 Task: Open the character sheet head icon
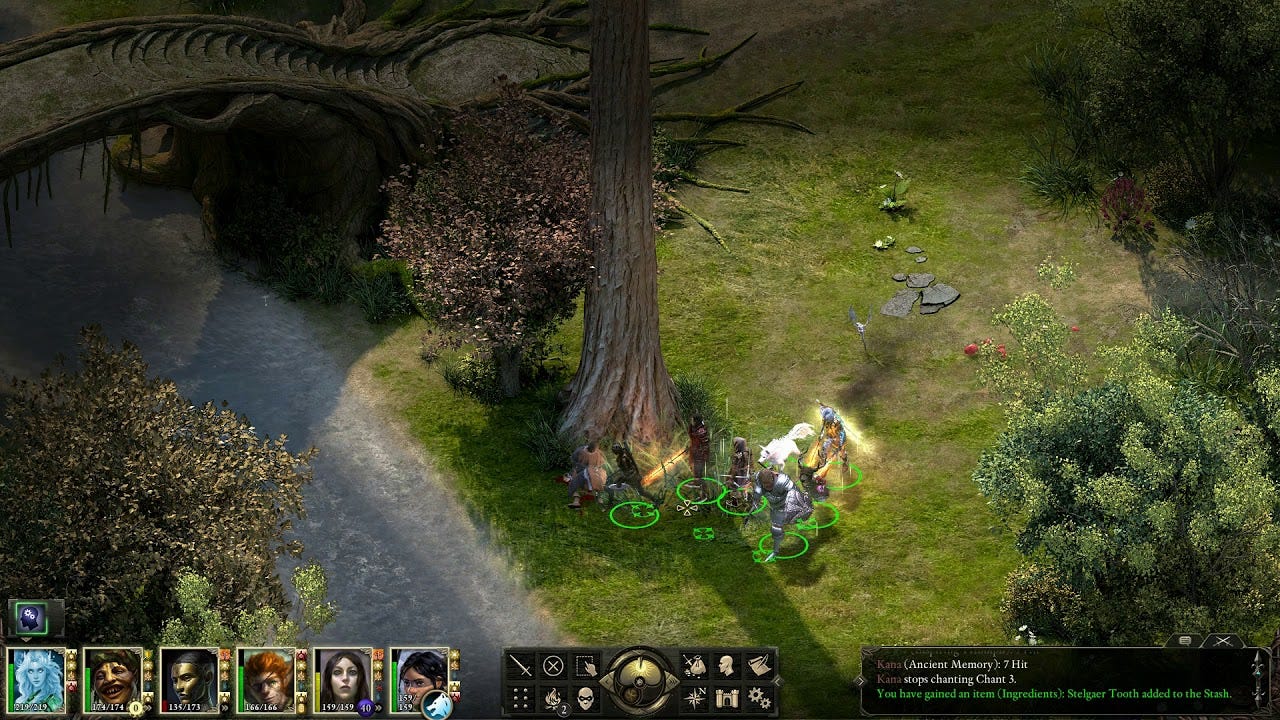(x=727, y=666)
